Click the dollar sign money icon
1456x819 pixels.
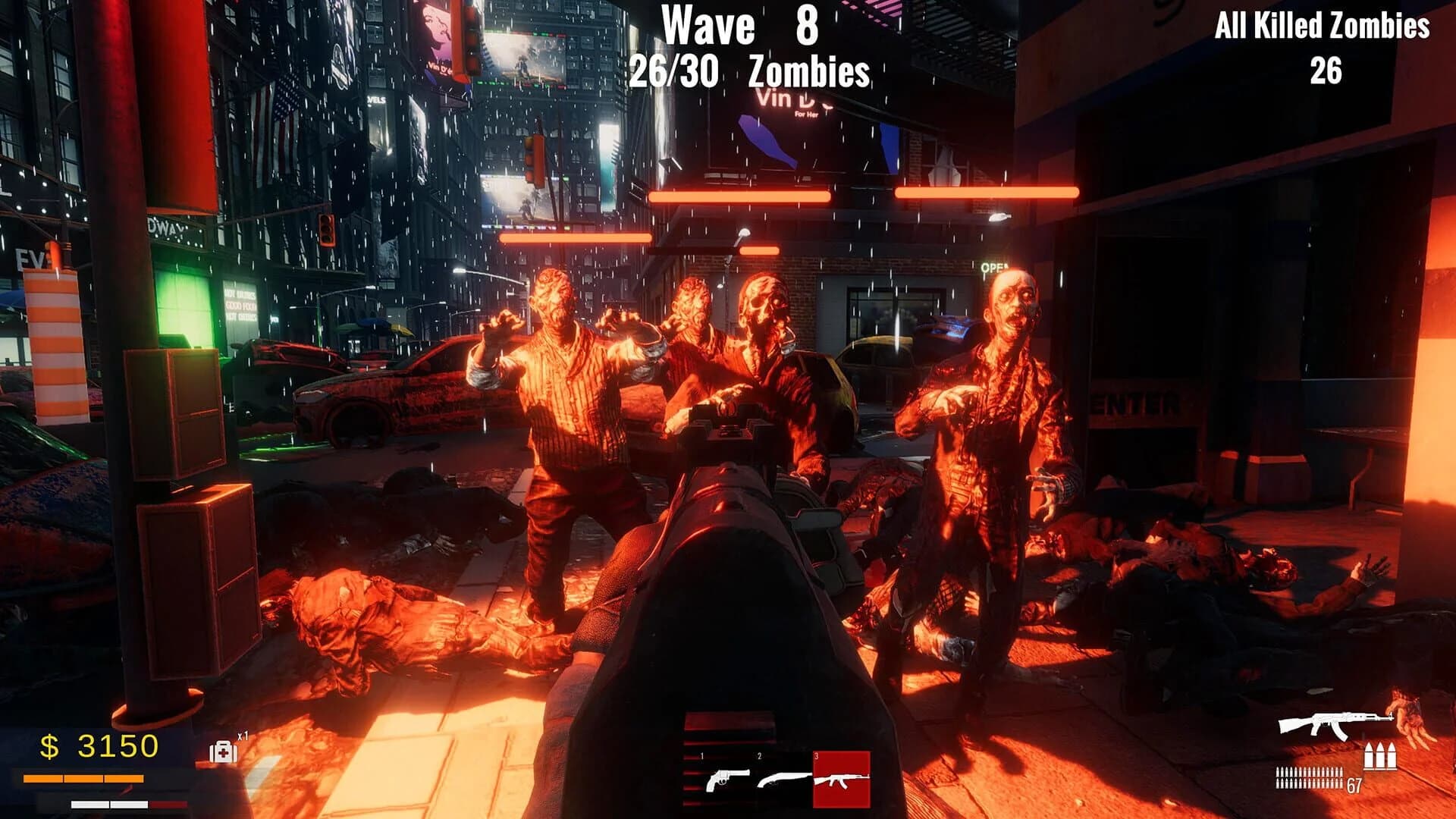point(50,747)
